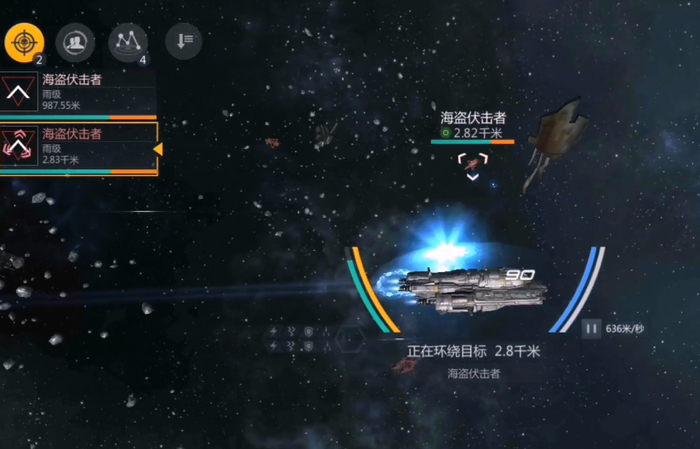Click the pause button beside the speed readout
Viewport: 700px width, 449px height.
(591, 327)
